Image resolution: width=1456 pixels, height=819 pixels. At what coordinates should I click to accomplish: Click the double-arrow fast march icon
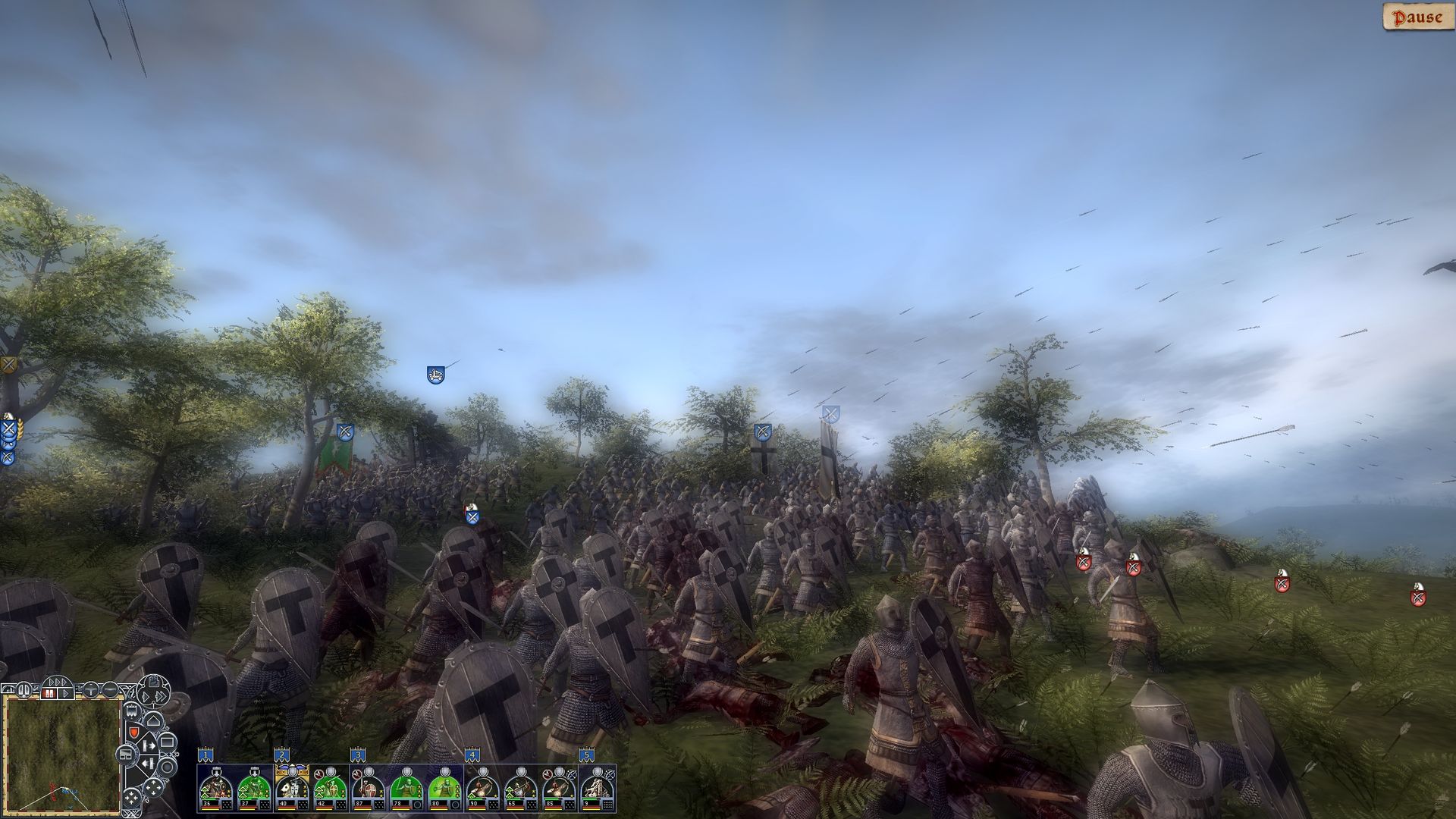162,696
